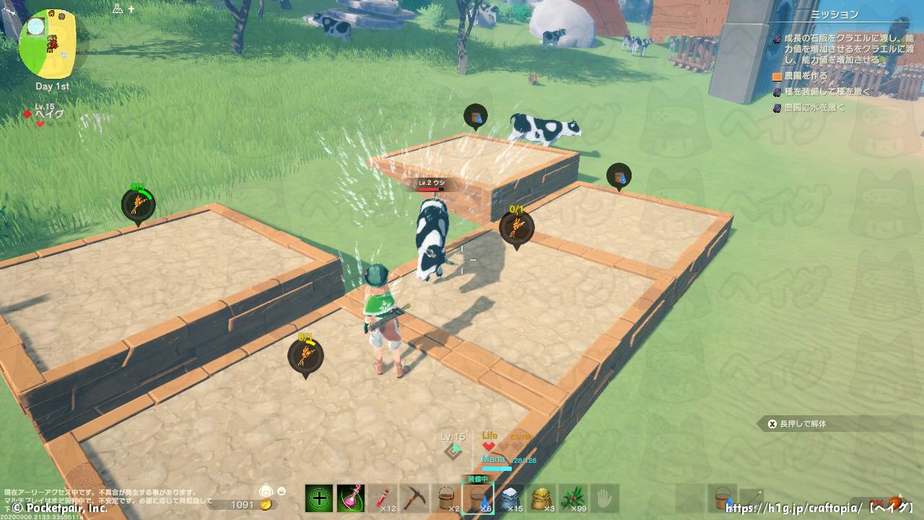
Task: Select the bucket slot marked 装備中
Action: pyautogui.click(x=477, y=498)
